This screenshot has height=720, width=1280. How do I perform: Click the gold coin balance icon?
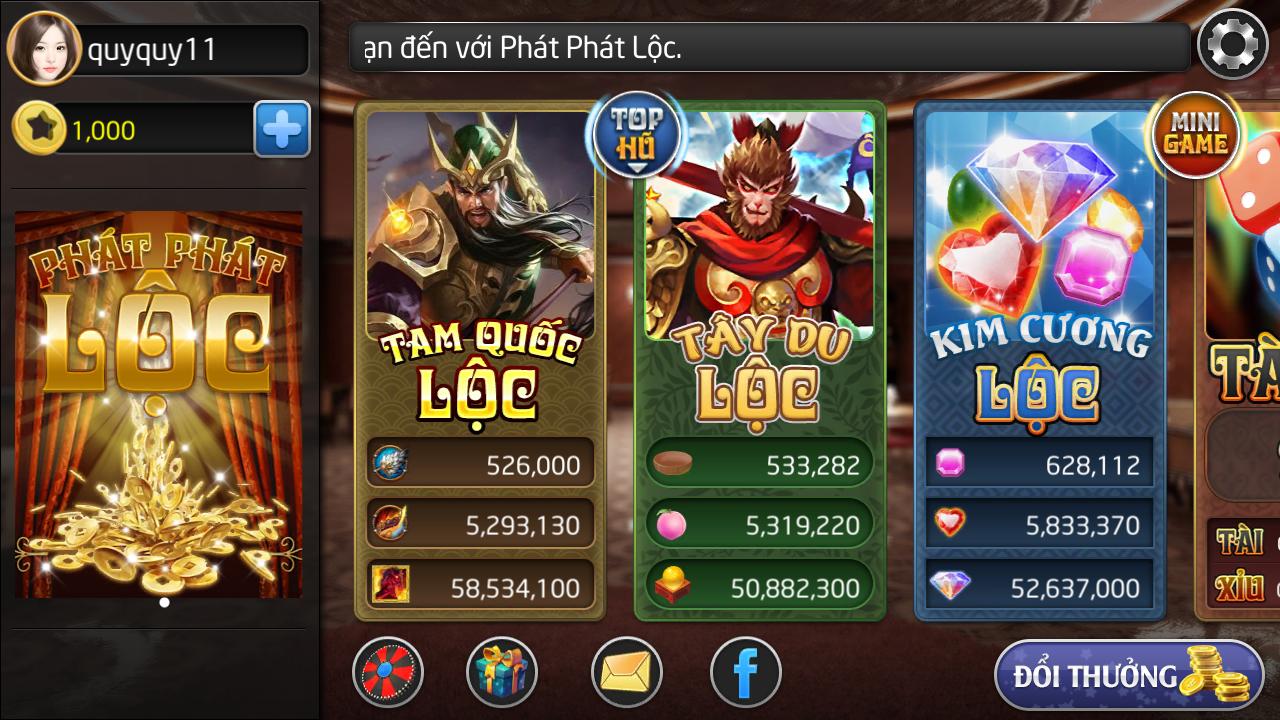pyautogui.click(x=41, y=129)
